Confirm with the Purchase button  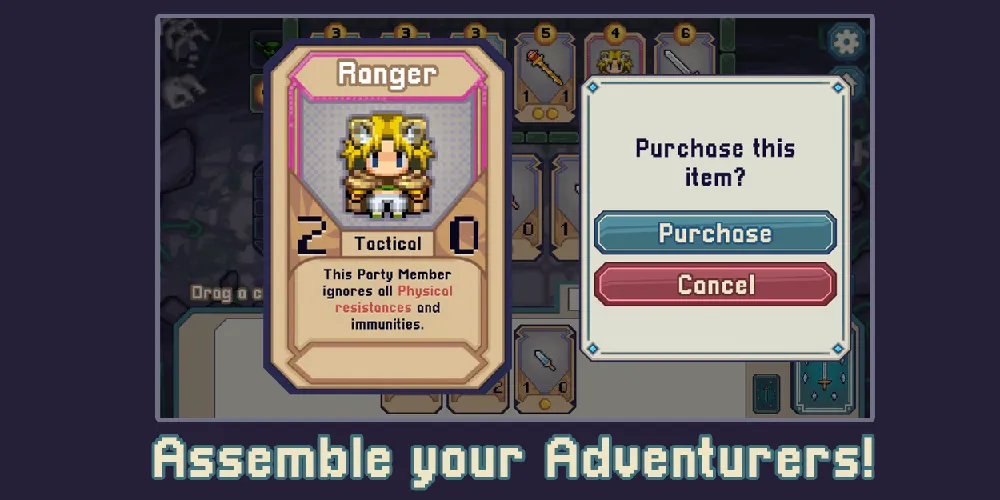pyautogui.click(x=715, y=233)
